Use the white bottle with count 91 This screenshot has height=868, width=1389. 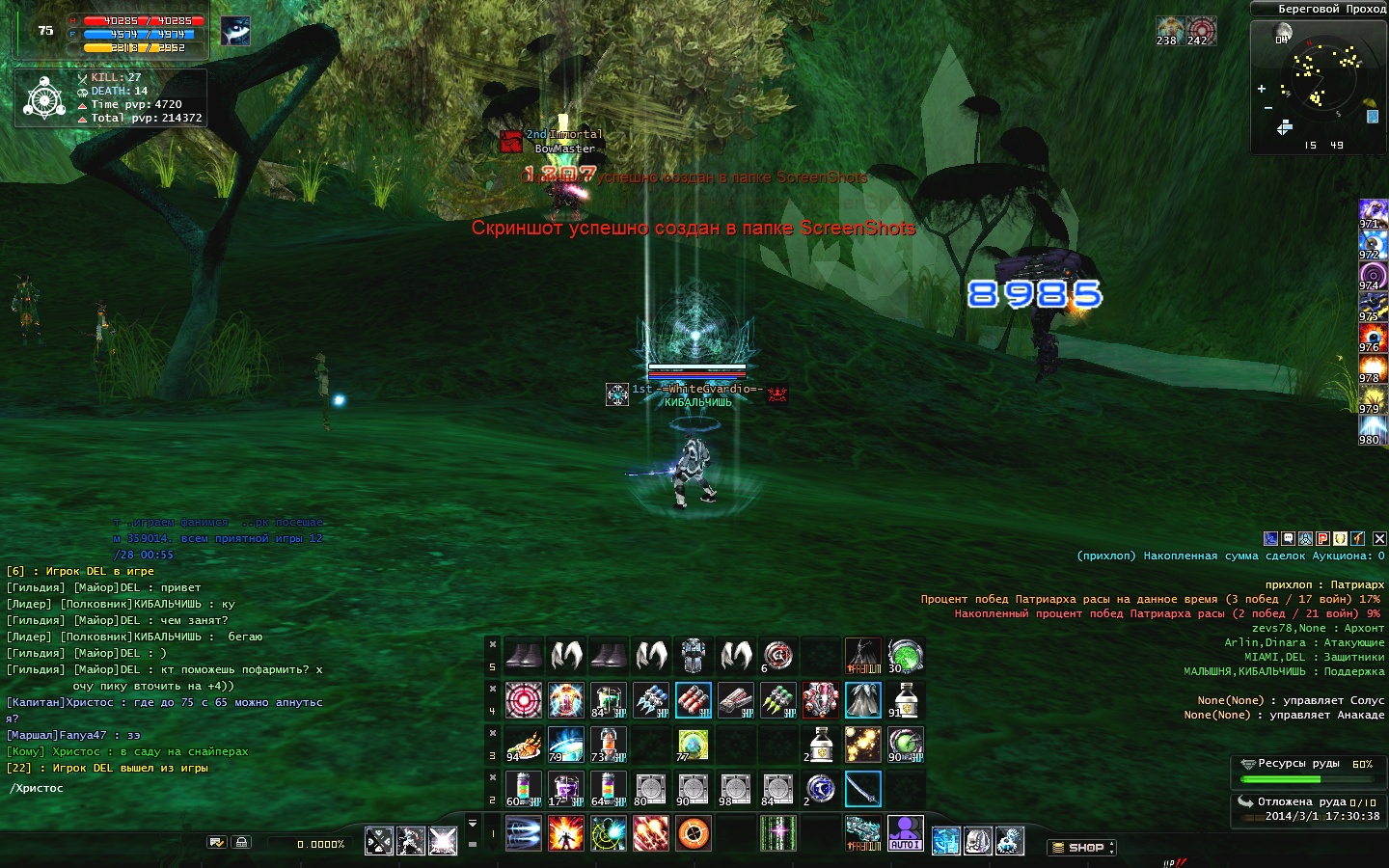pos(905,700)
